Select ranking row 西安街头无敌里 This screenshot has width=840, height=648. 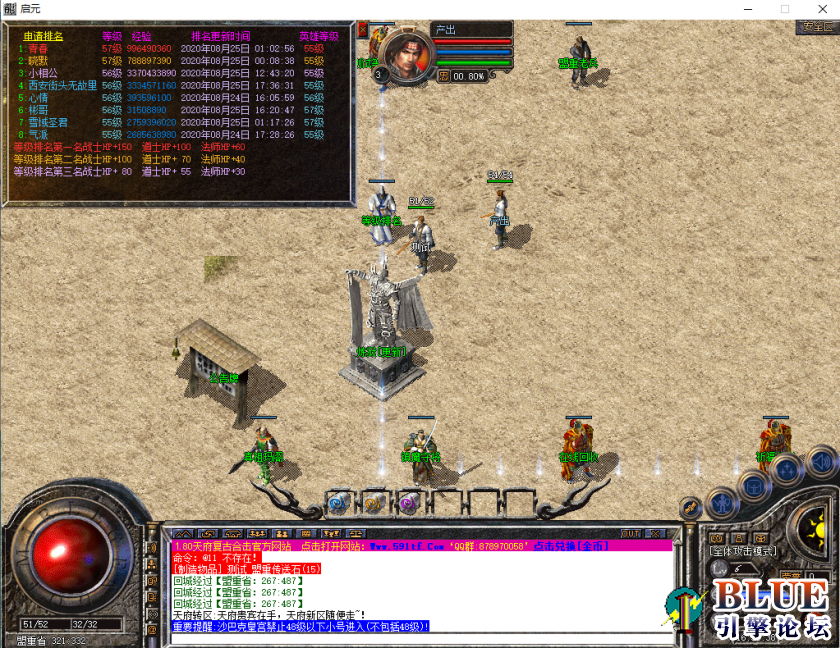(62, 85)
